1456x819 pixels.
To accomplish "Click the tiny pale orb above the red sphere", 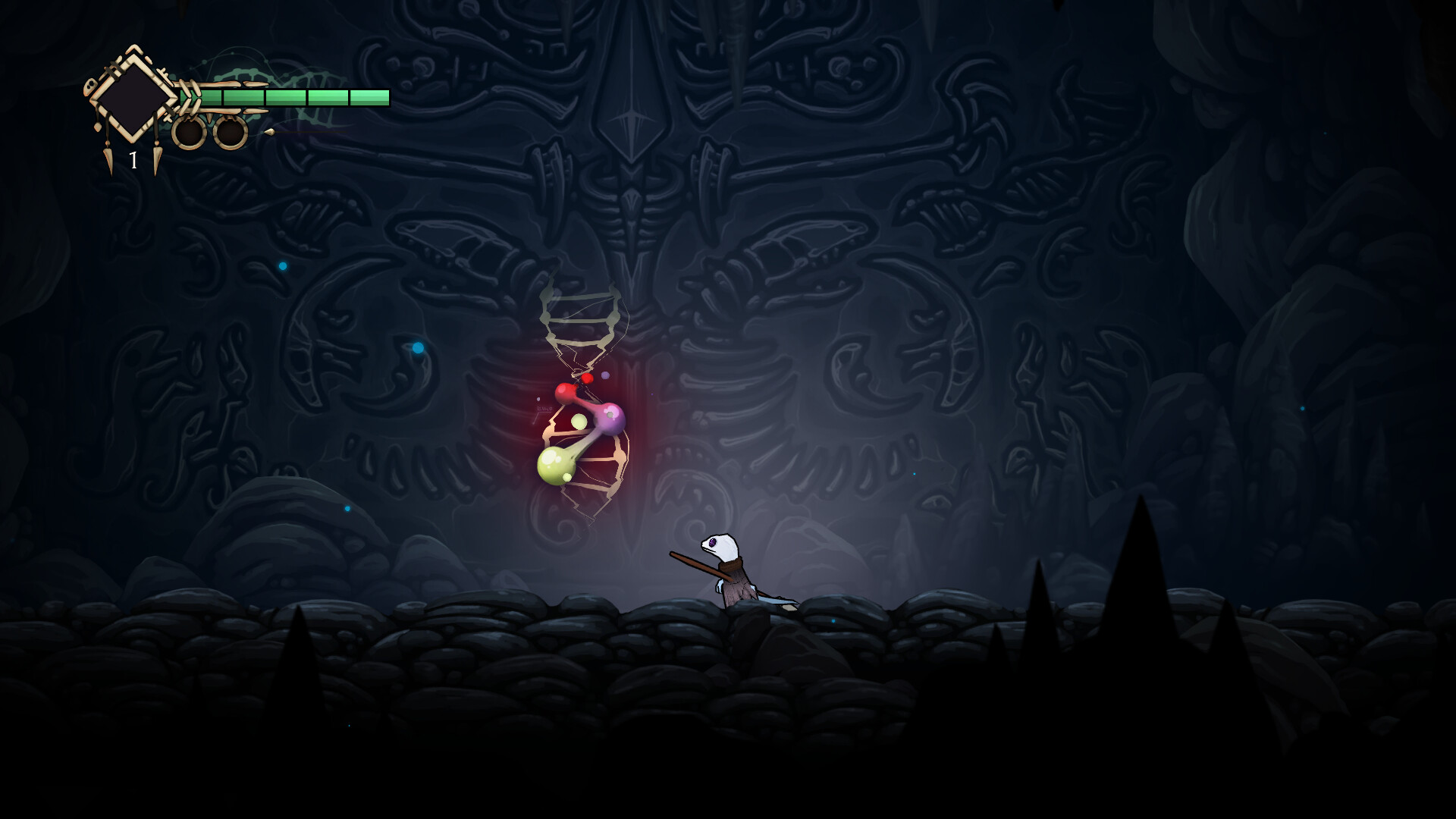I will pos(605,375).
